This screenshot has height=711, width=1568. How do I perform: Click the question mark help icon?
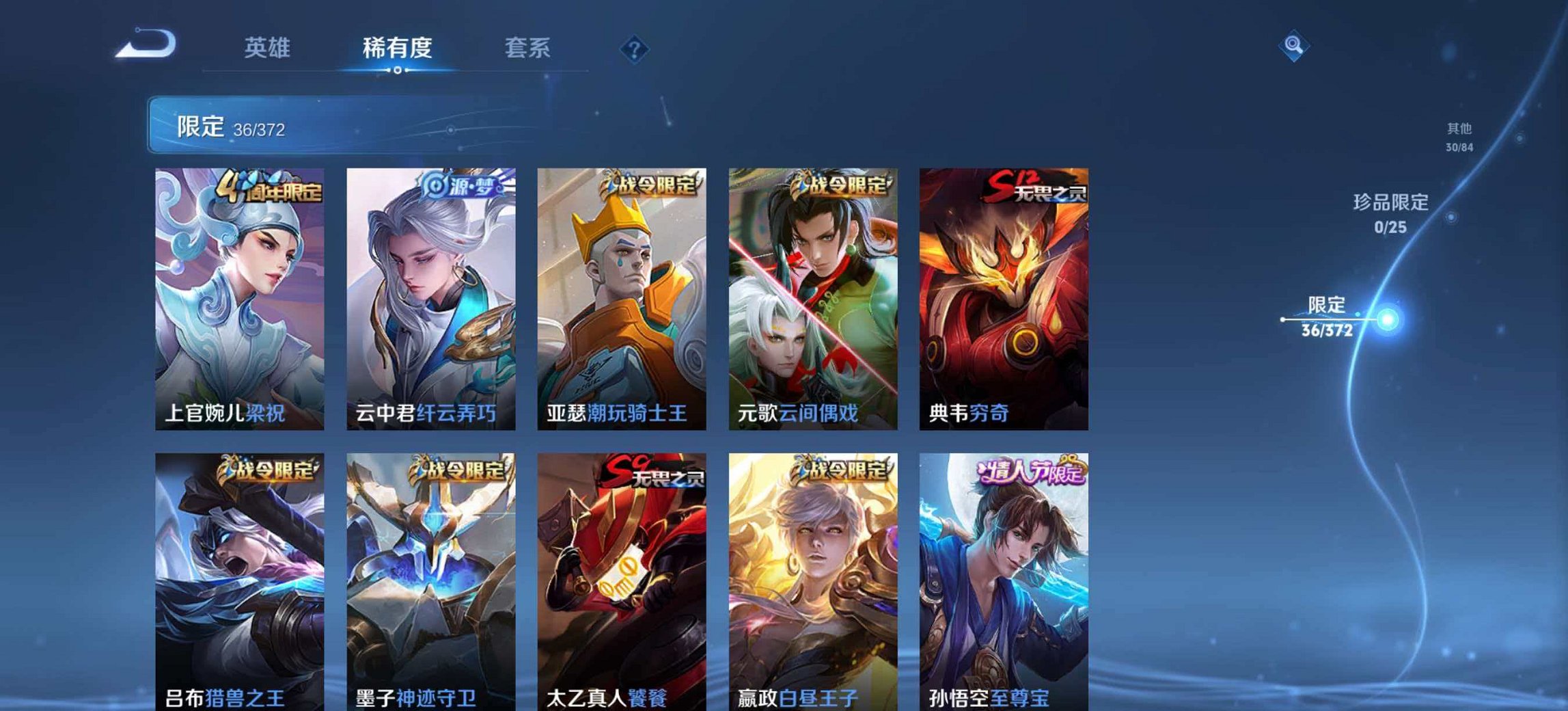(632, 47)
